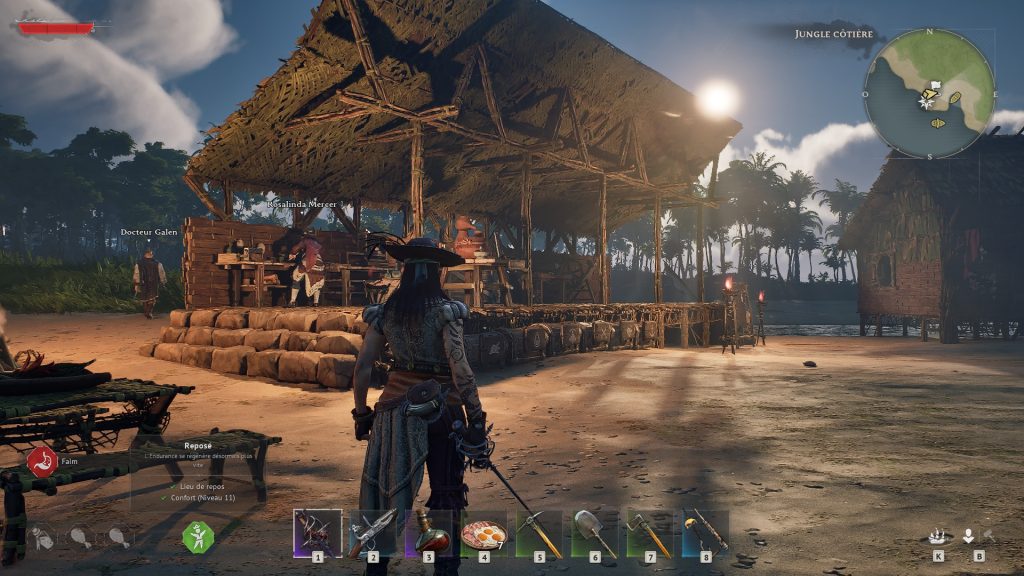The width and height of the screenshot is (1024, 576).
Task: Eat the fried eggs and bacon dish
Action: point(484,532)
